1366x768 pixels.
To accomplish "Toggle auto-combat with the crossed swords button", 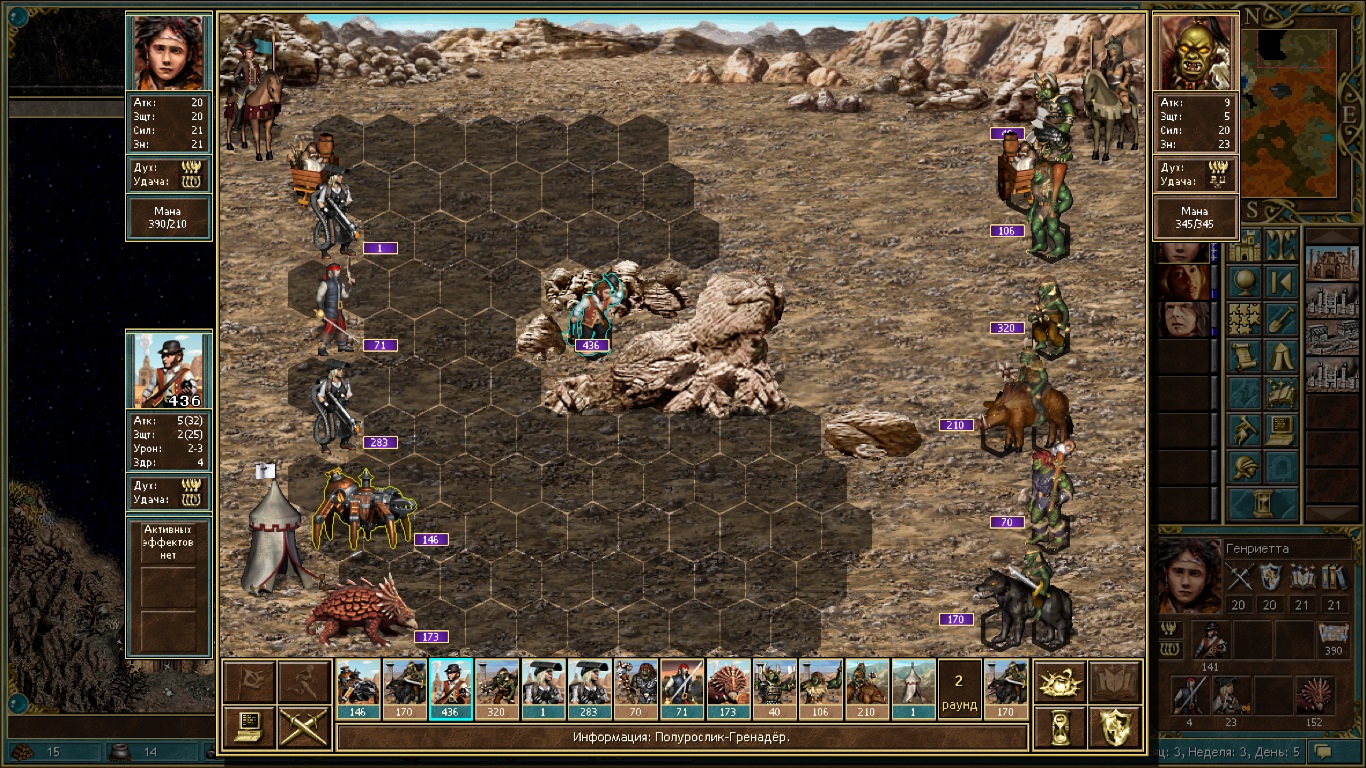I will click(303, 726).
